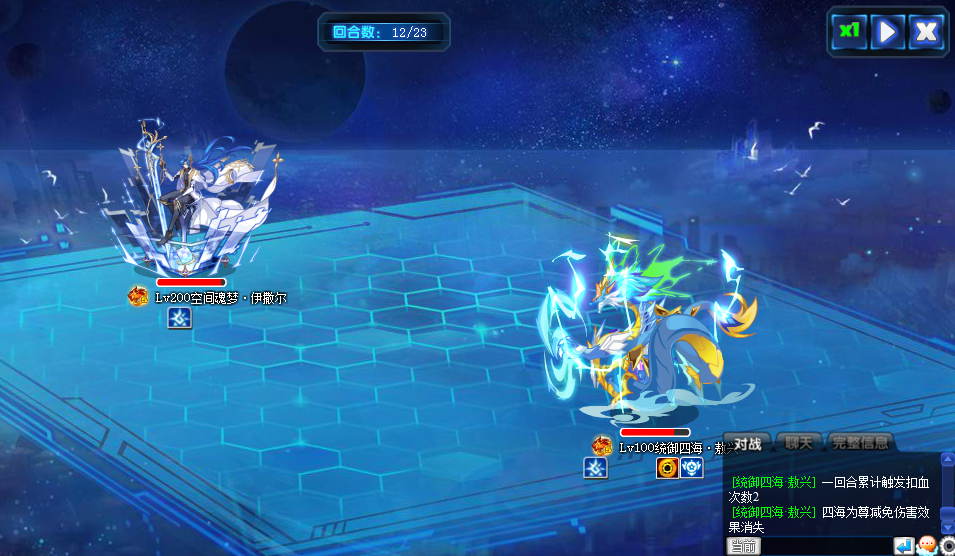The height and width of the screenshot is (556, 955).
Task: Close the battle with the X button
Action: coord(926,31)
